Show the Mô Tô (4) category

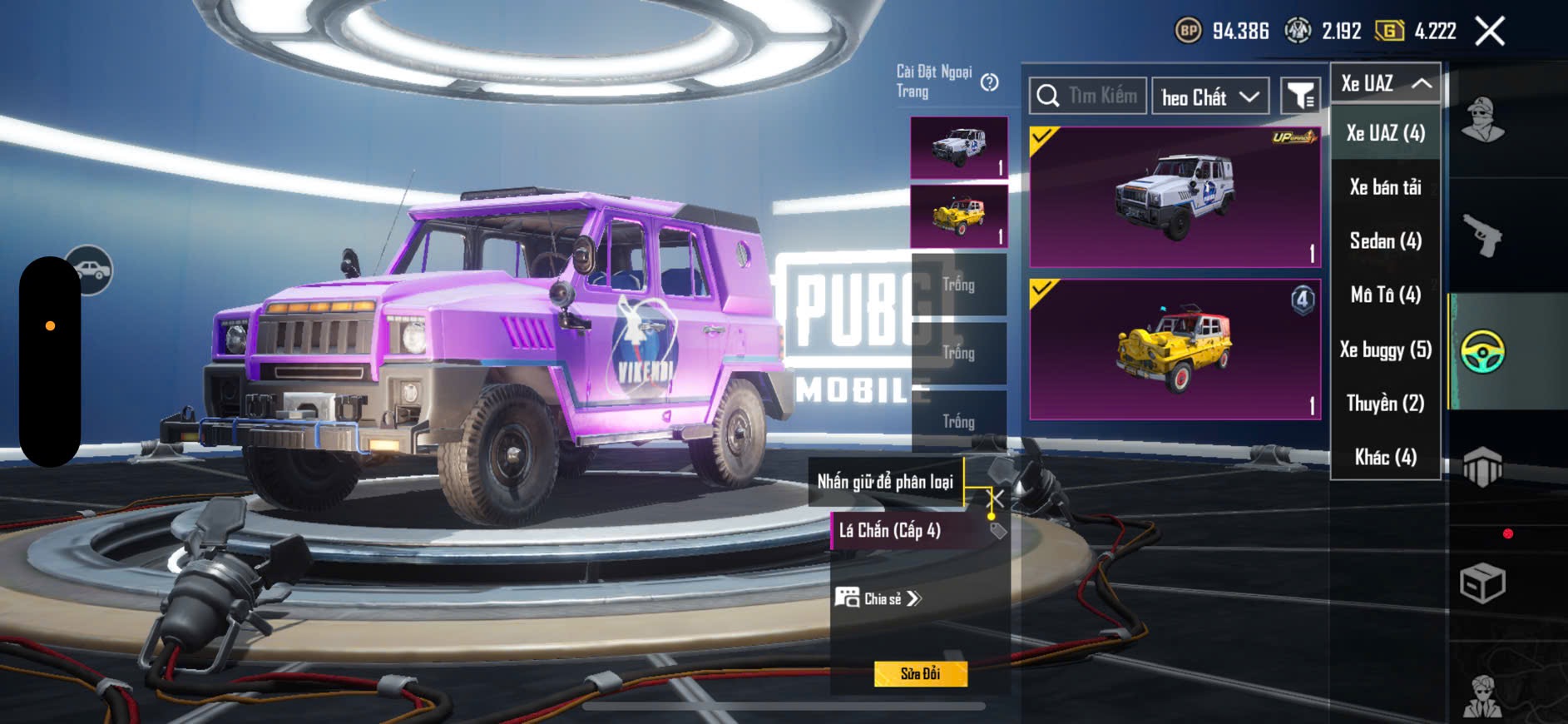coord(1386,295)
